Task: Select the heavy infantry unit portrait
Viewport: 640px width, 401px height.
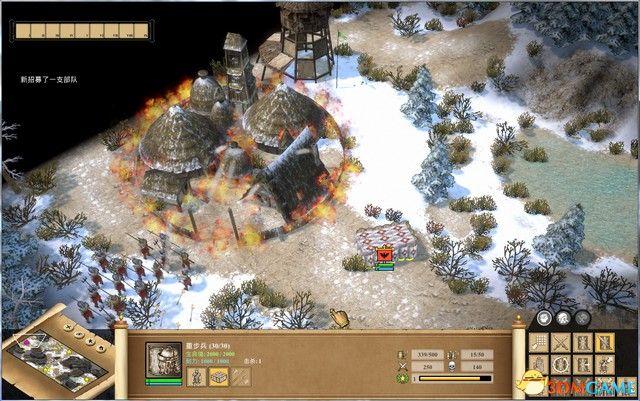Action: point(164,360)
